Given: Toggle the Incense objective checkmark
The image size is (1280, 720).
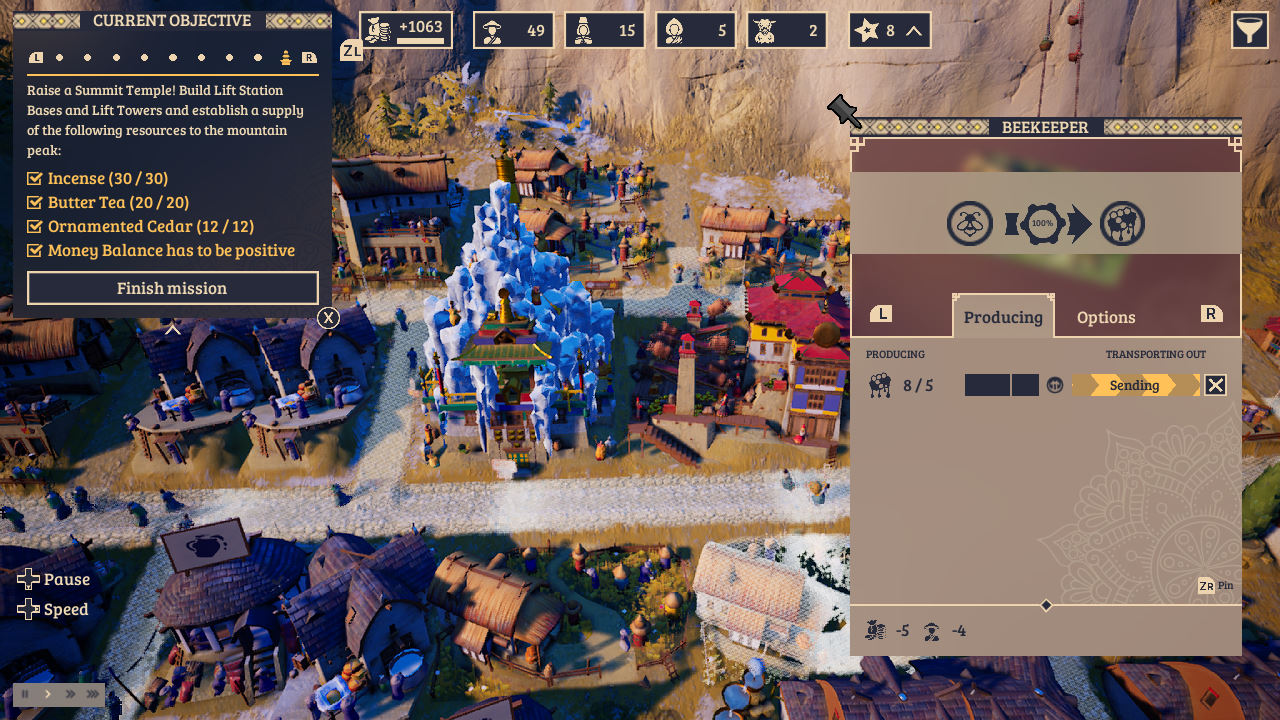Looking at the screenshot, I should click(x=34, y=178).
